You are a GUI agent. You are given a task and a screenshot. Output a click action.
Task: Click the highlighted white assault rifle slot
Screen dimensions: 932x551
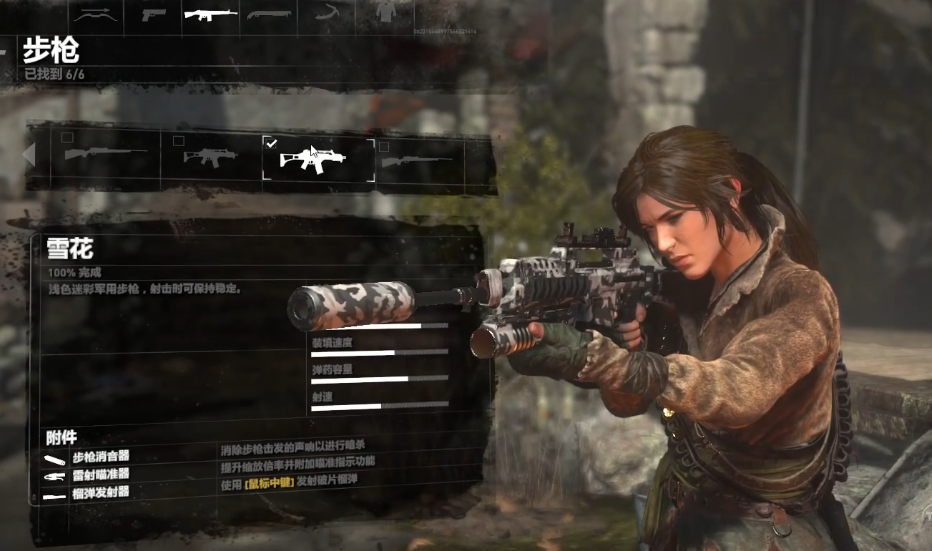(x=318, y=159)
